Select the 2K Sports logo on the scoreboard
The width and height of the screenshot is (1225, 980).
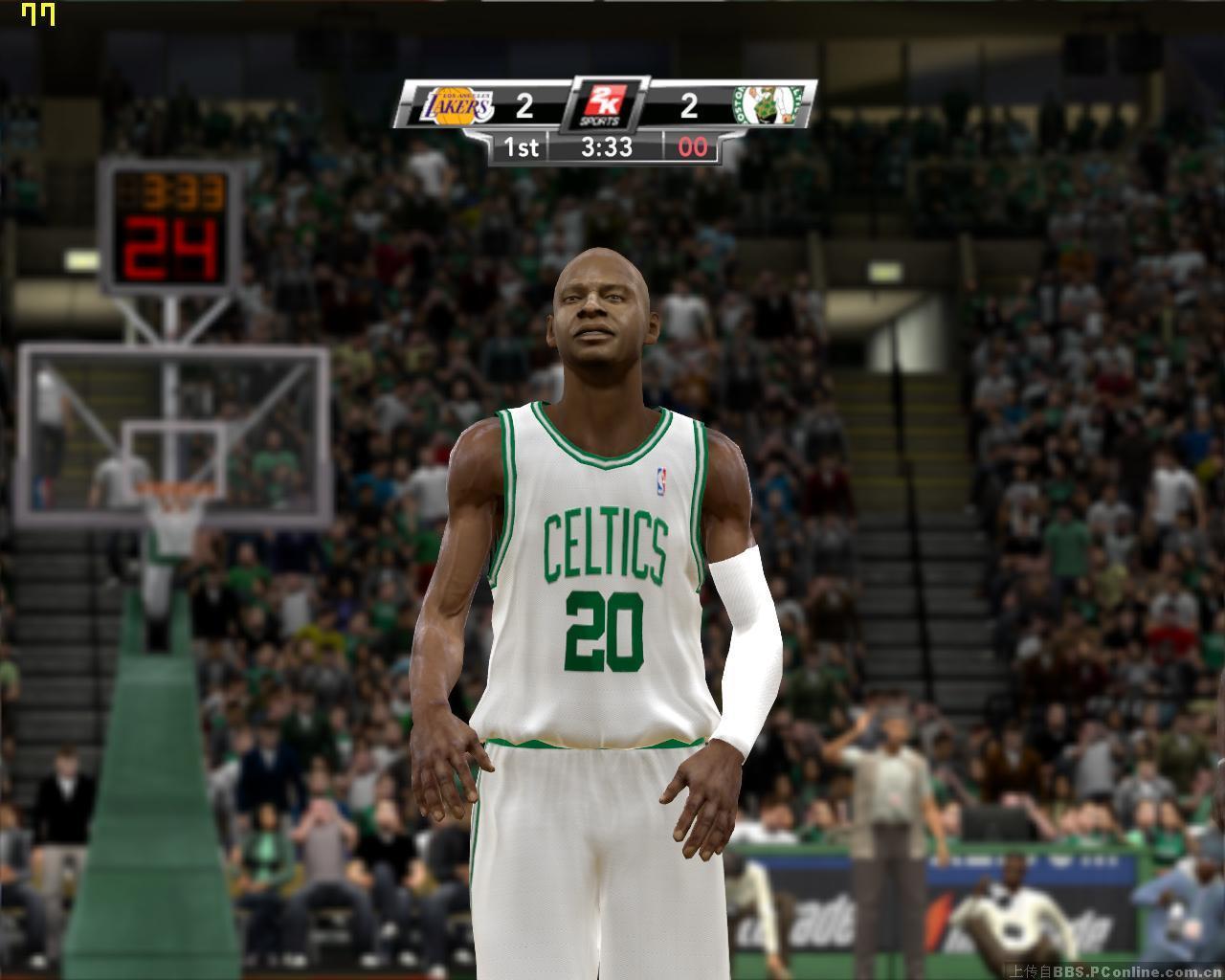607,103
